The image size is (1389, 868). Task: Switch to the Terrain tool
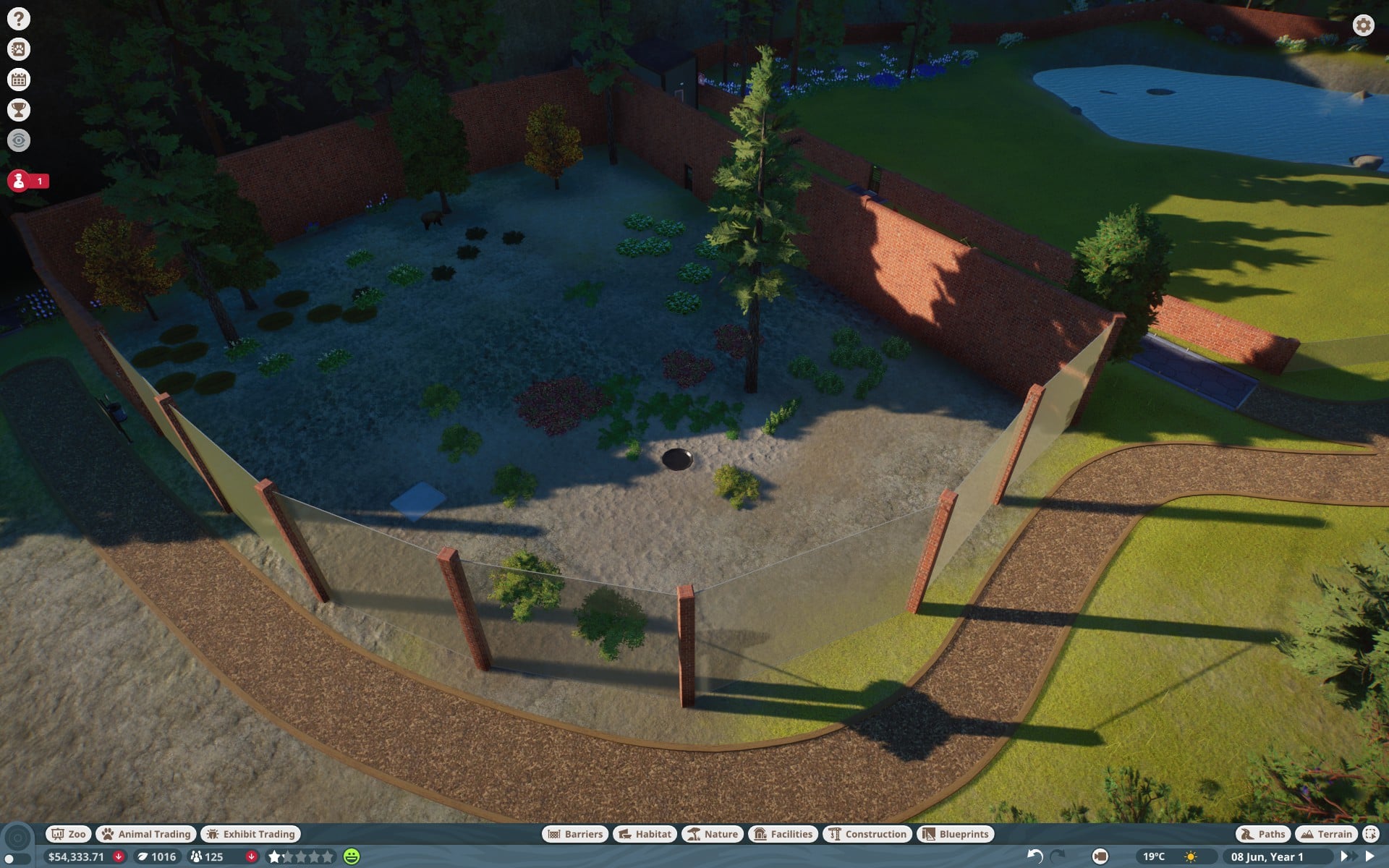pos(1326,834)
